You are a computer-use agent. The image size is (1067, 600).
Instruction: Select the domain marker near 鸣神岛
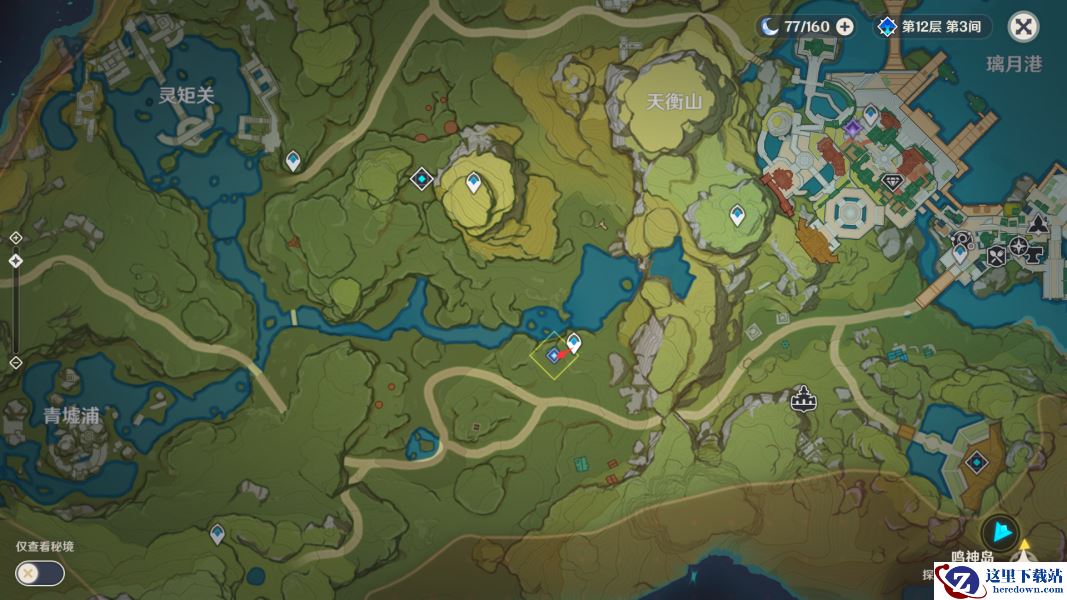(976, 463)
